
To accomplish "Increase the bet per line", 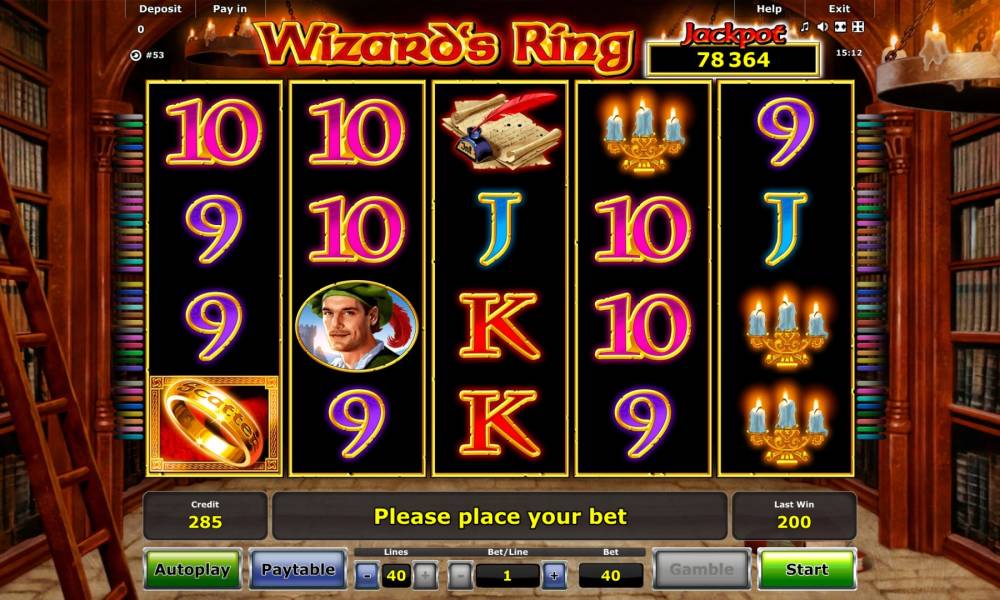I will (555, 575).
